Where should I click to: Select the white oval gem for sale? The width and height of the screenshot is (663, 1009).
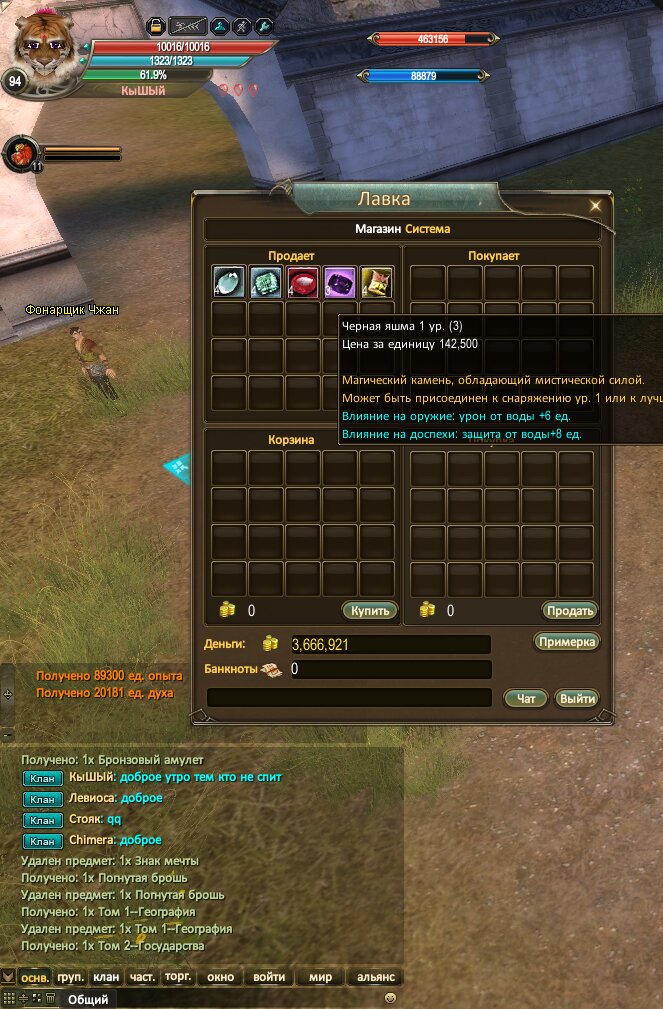coord(229,283)
